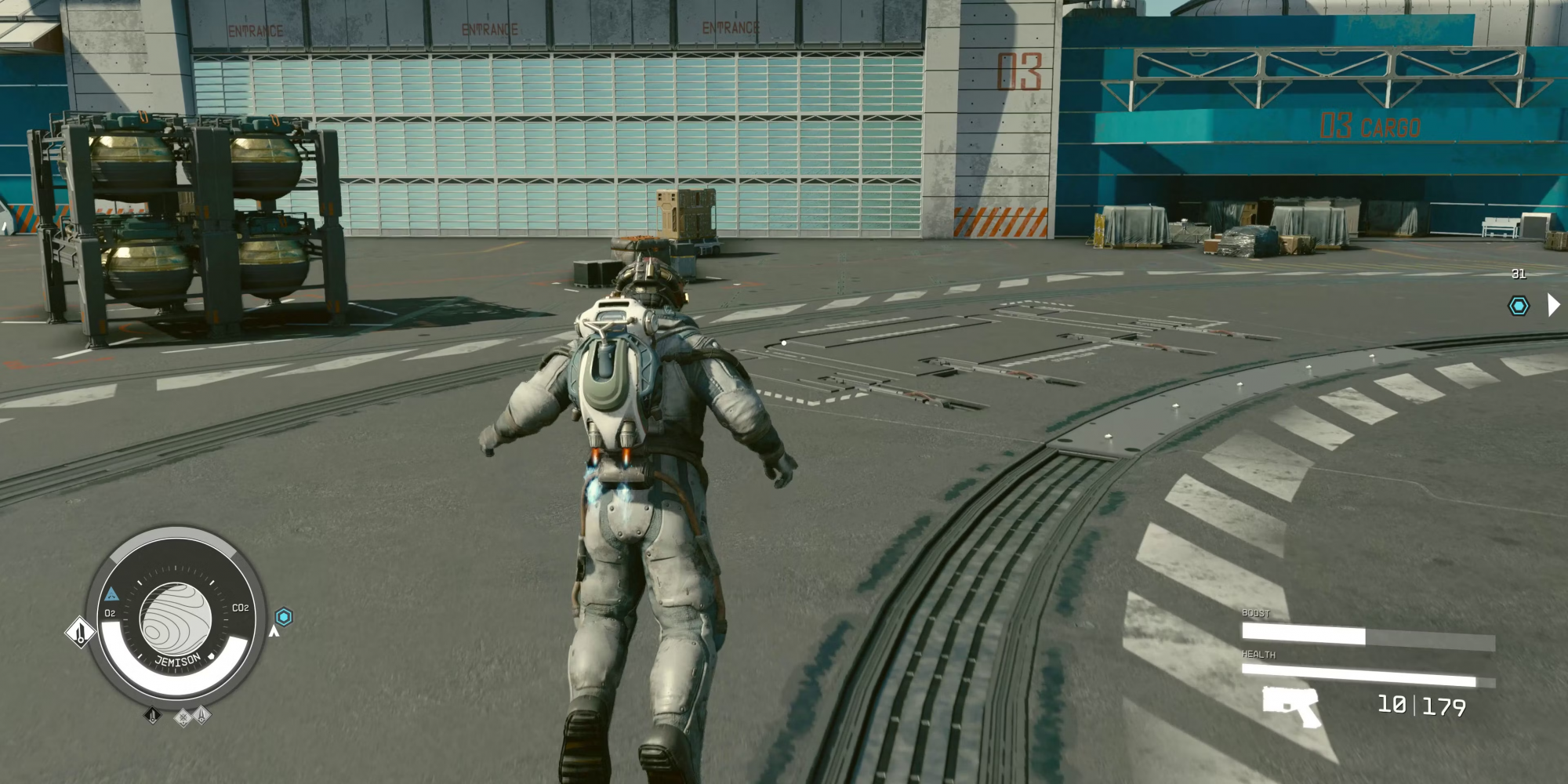Select the large white diamond status icon
Viewport: 1568px width, 784px height.
point(80,632)
